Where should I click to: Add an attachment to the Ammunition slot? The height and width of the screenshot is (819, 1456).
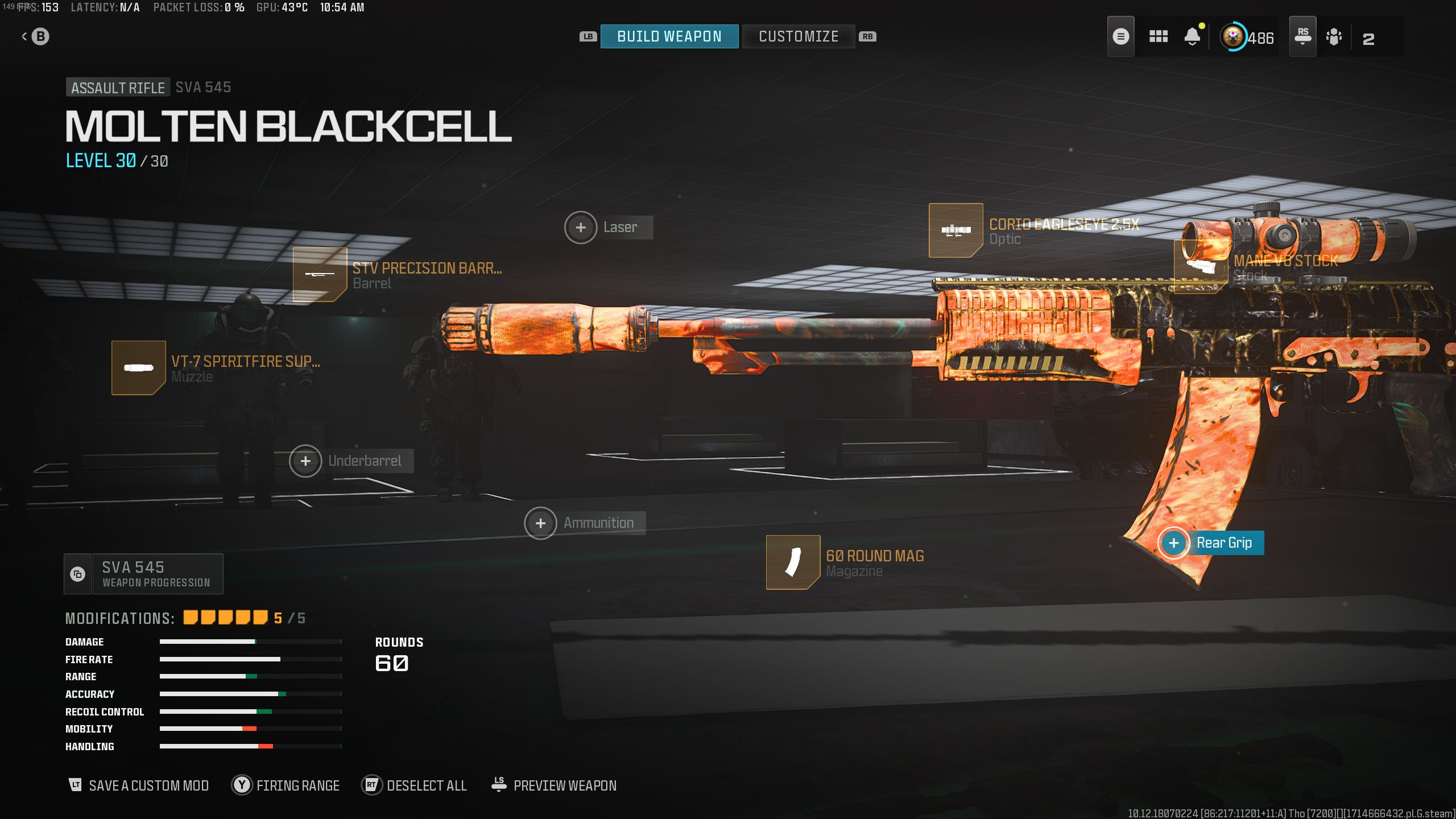(x=540, y=522)
